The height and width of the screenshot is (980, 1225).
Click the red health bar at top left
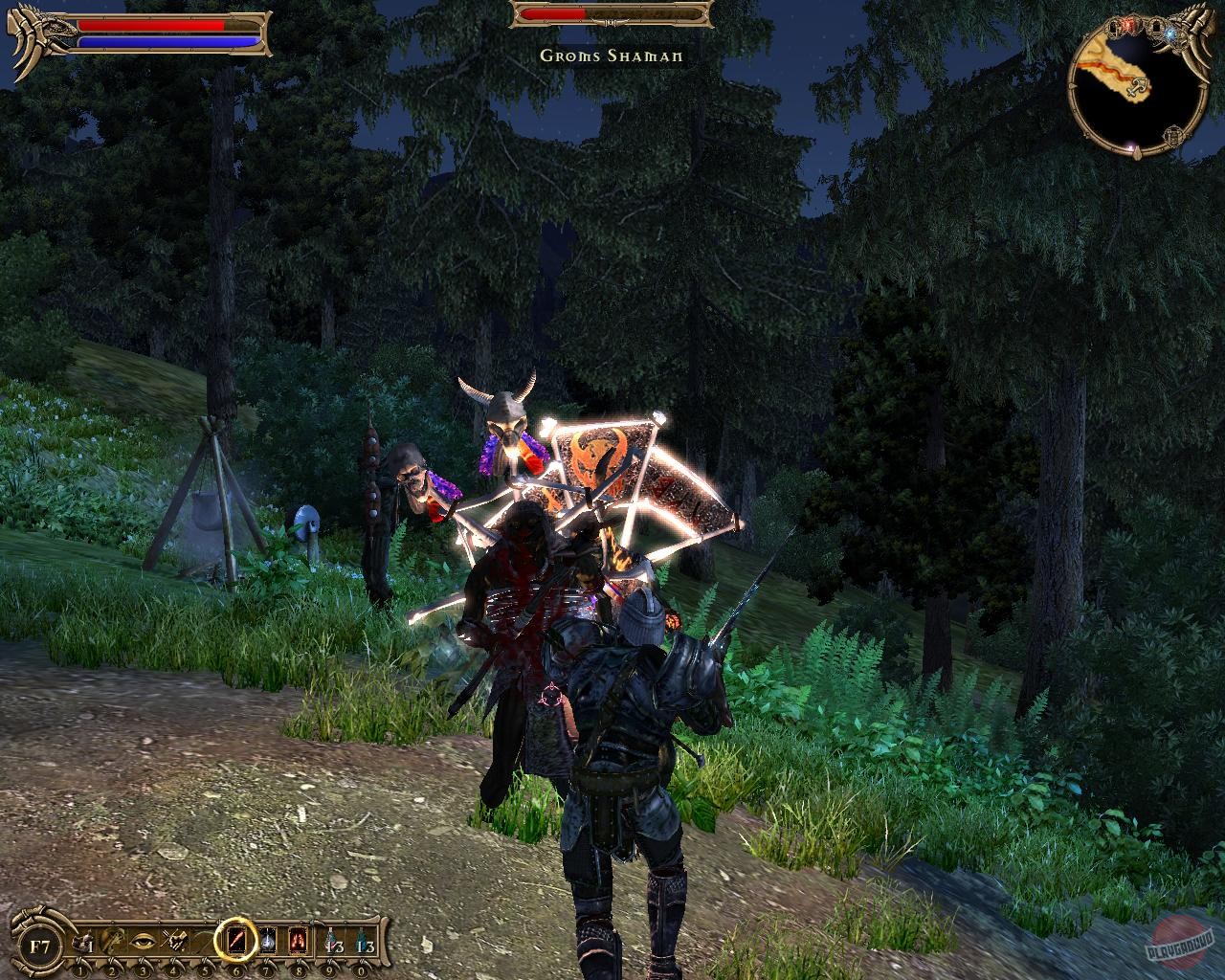click(153, 24)
